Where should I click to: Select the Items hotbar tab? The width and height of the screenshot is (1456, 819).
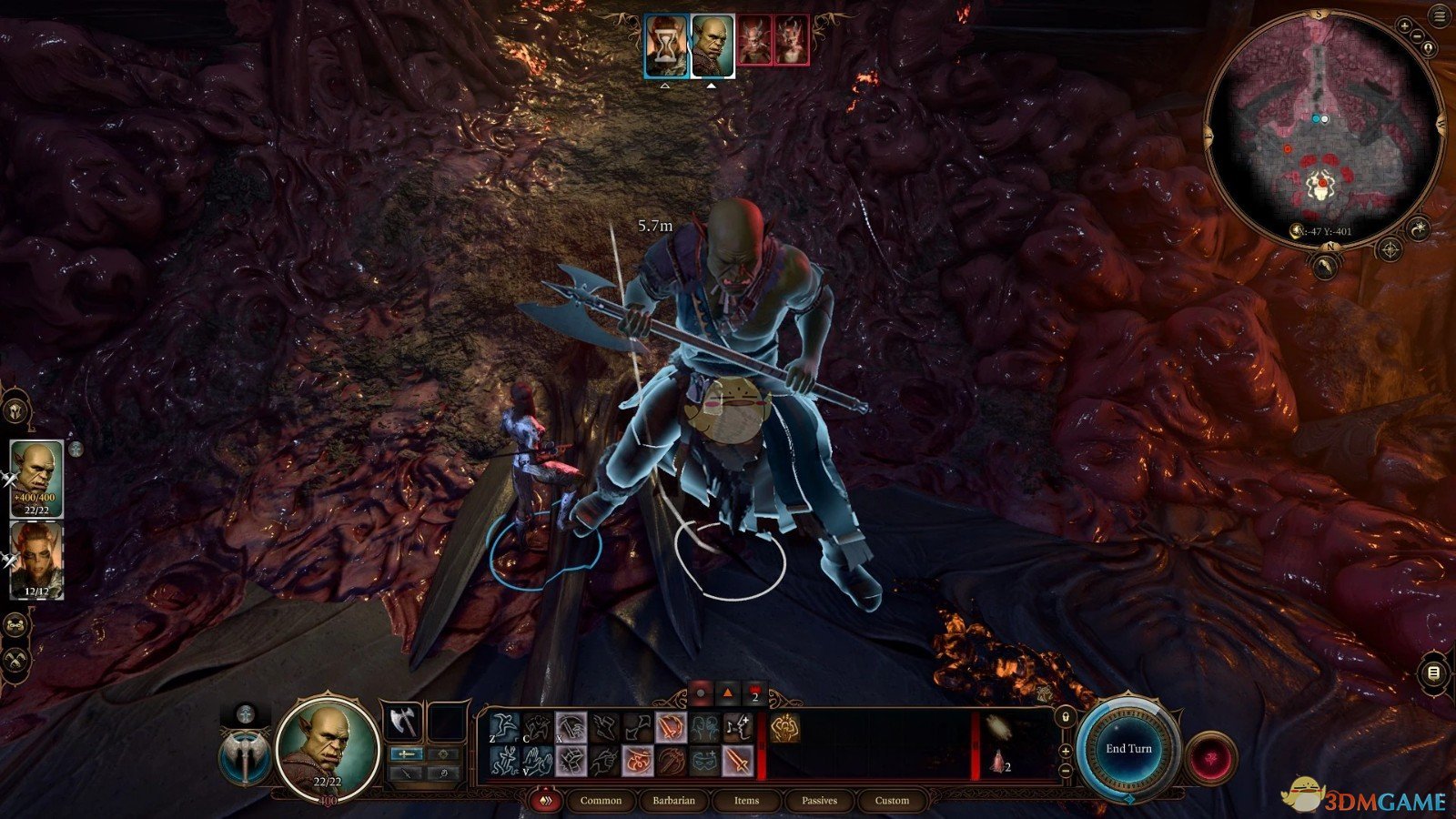point(746,801)
